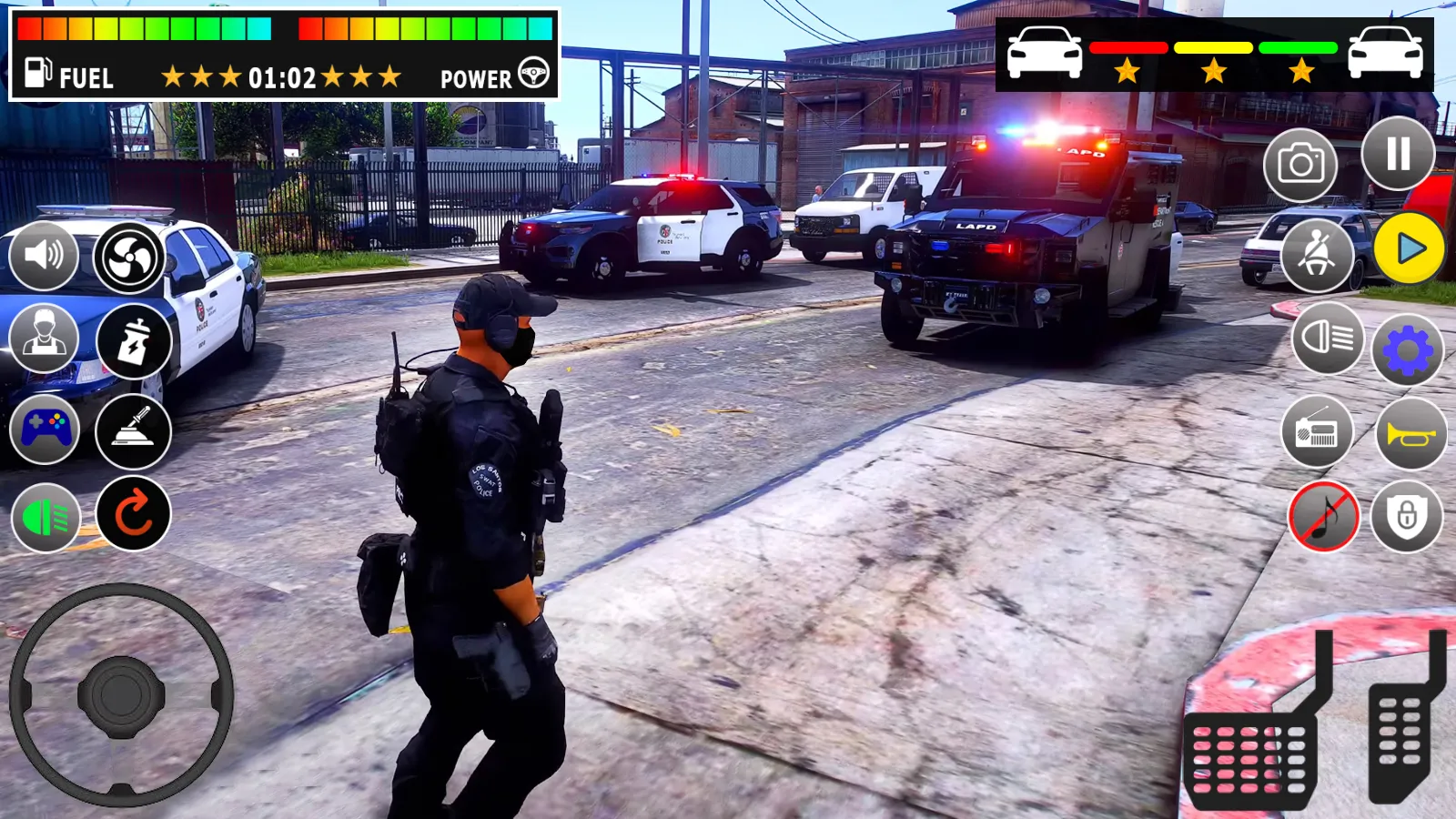Toggle the white headlights button
The width and height of the screenshot is (1456, 819).
coord(1328,339)
